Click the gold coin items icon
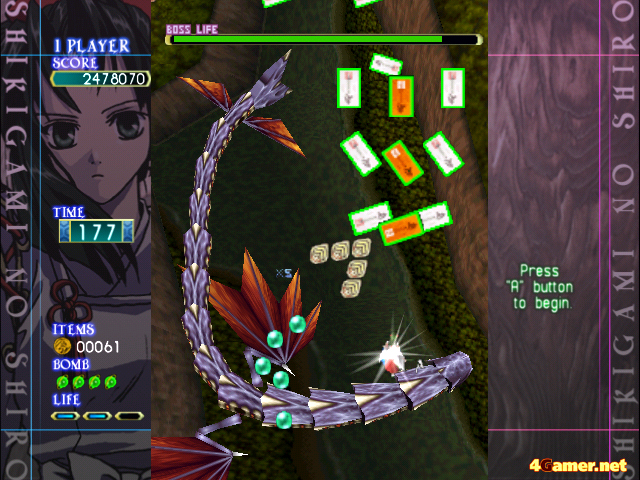 tap(62, 346)
